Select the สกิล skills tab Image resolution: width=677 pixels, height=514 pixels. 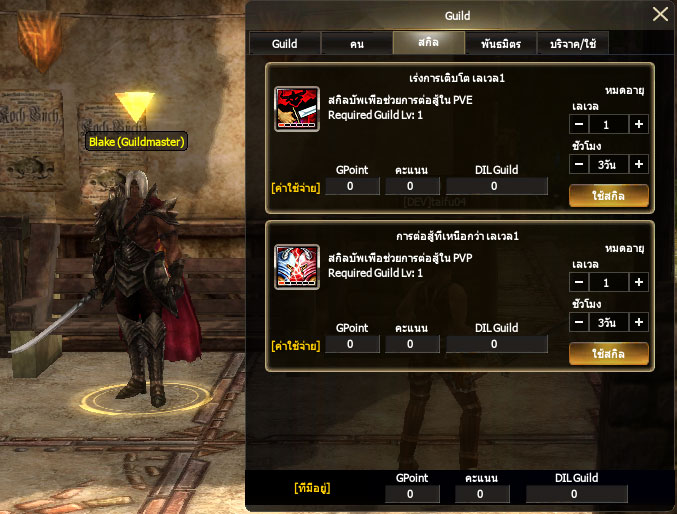[x=429, y=44]
